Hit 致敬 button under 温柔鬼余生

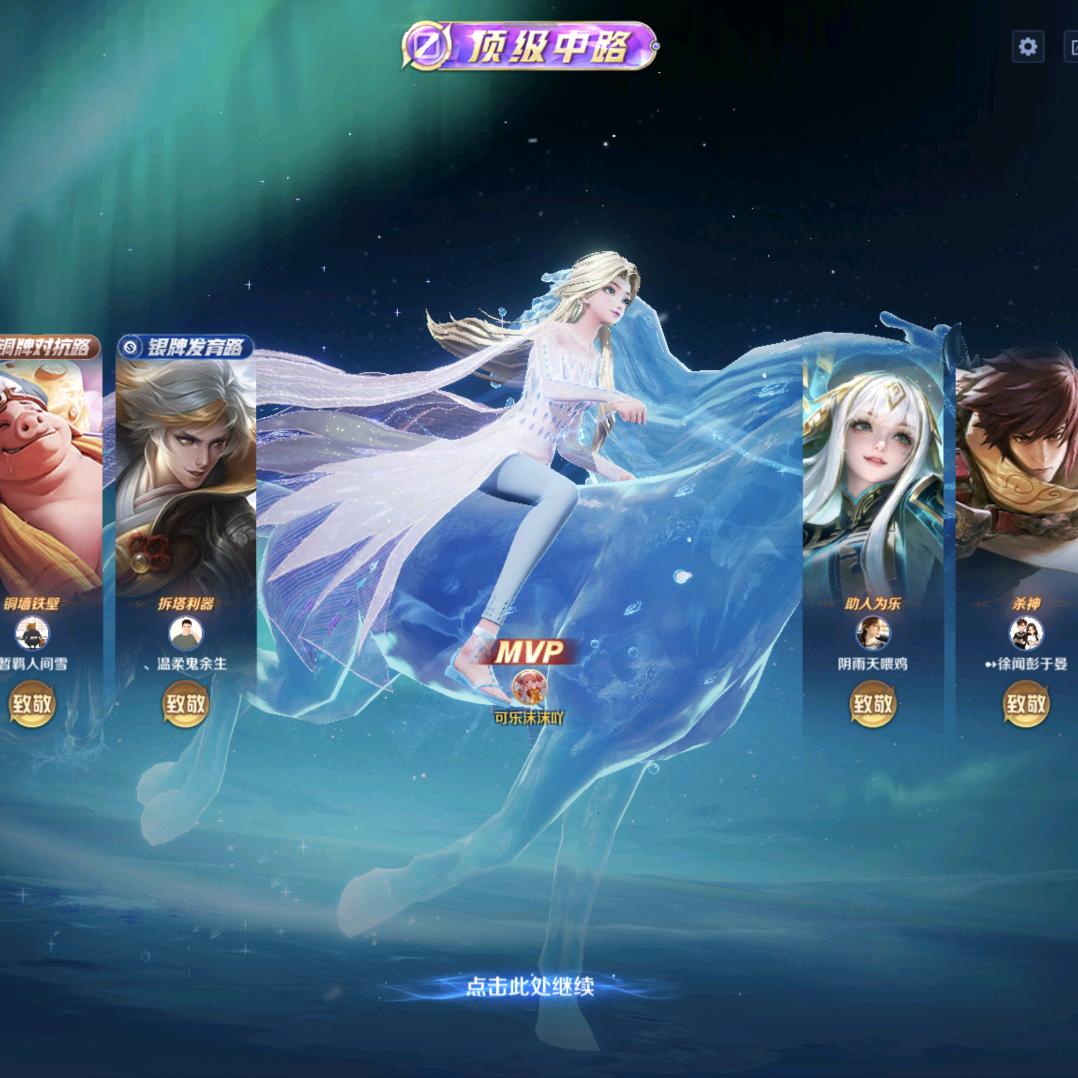coord(185,704)
